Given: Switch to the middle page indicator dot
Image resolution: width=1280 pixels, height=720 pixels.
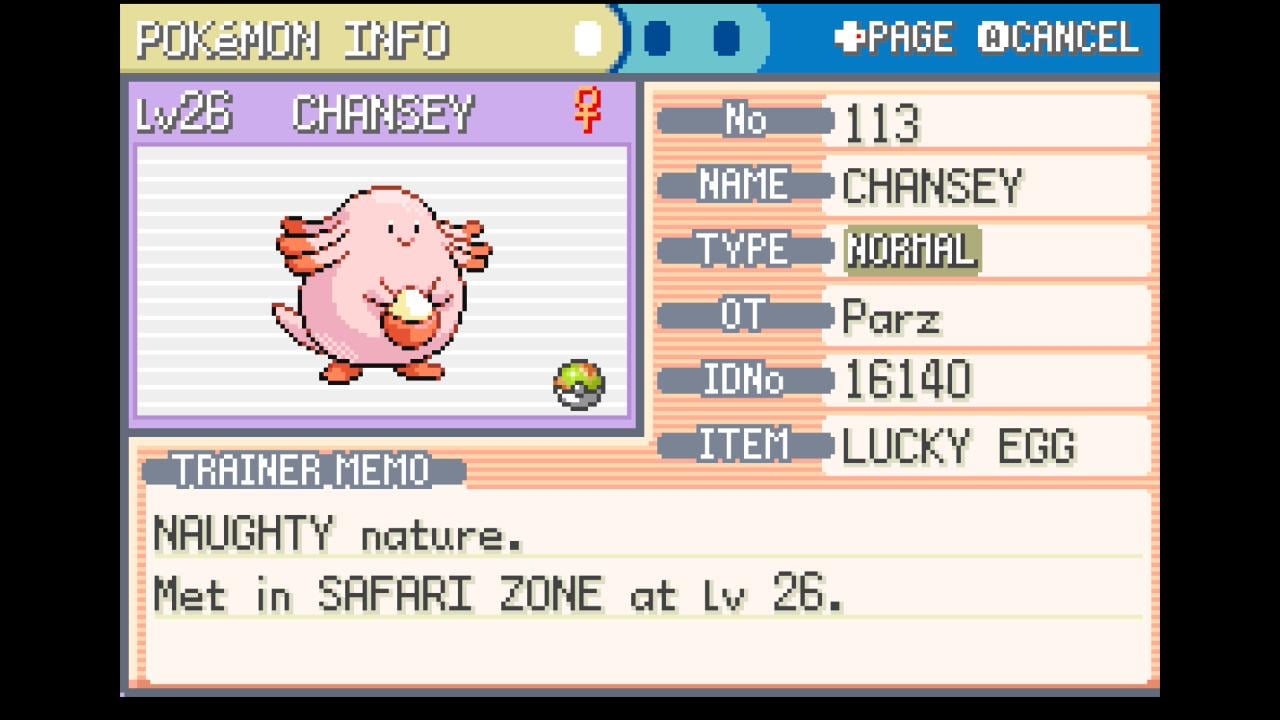Looking at the screenshot, I should 657,39.
